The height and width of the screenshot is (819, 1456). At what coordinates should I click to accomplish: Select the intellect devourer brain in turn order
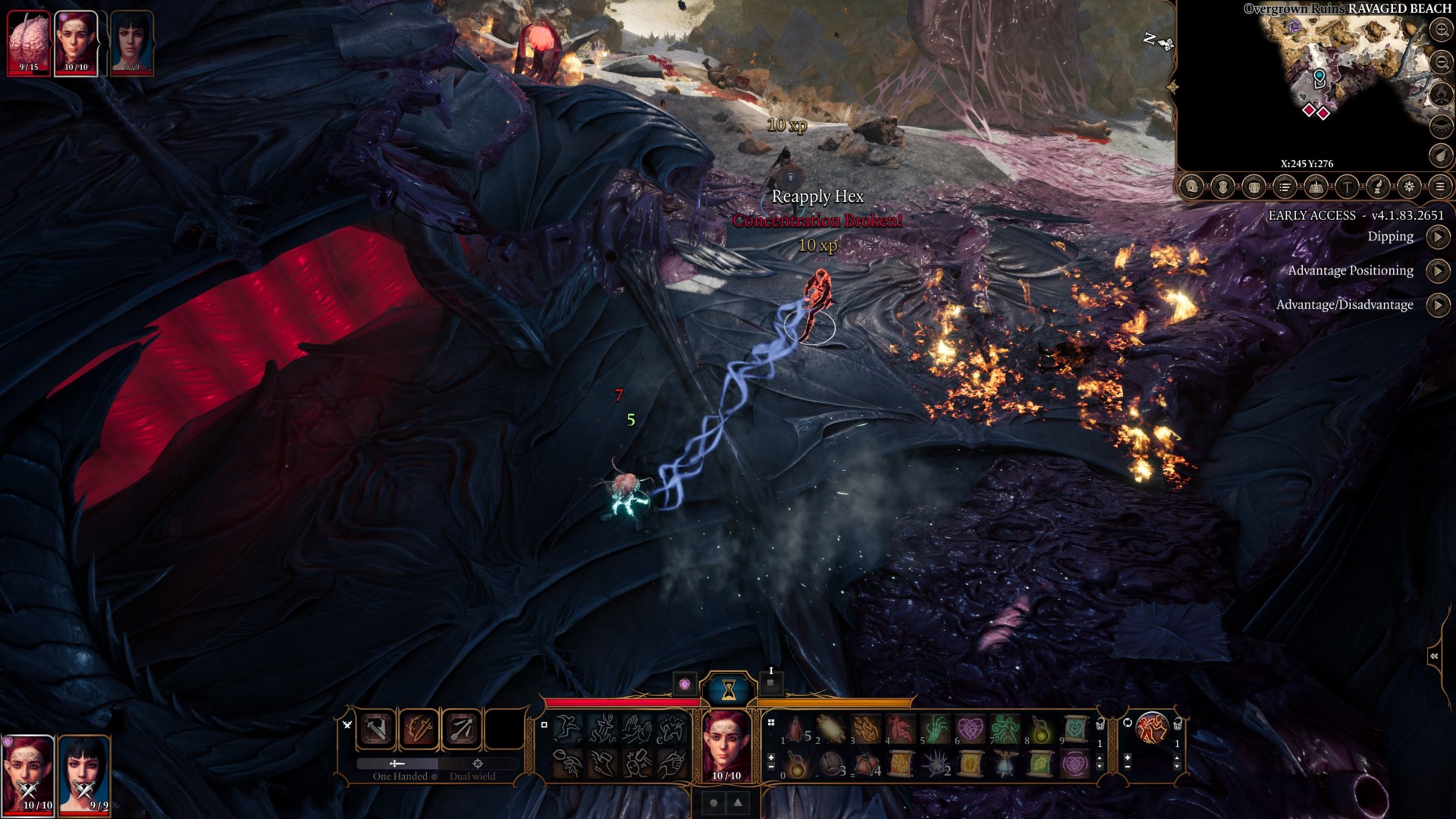pos(29,42)
